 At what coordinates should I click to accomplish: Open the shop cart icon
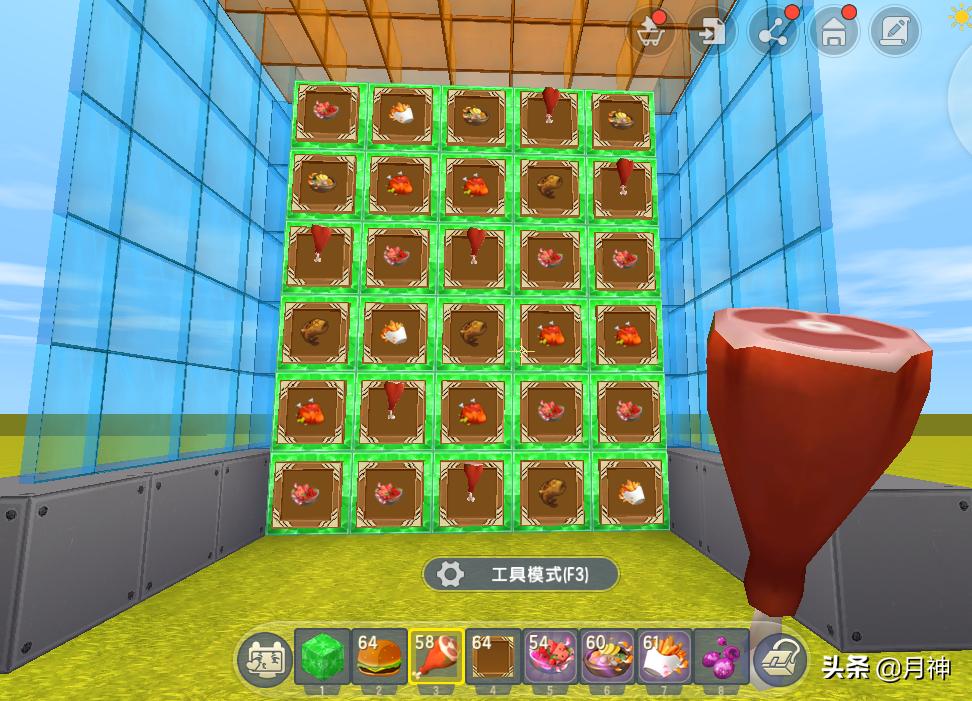click(651, 34)
